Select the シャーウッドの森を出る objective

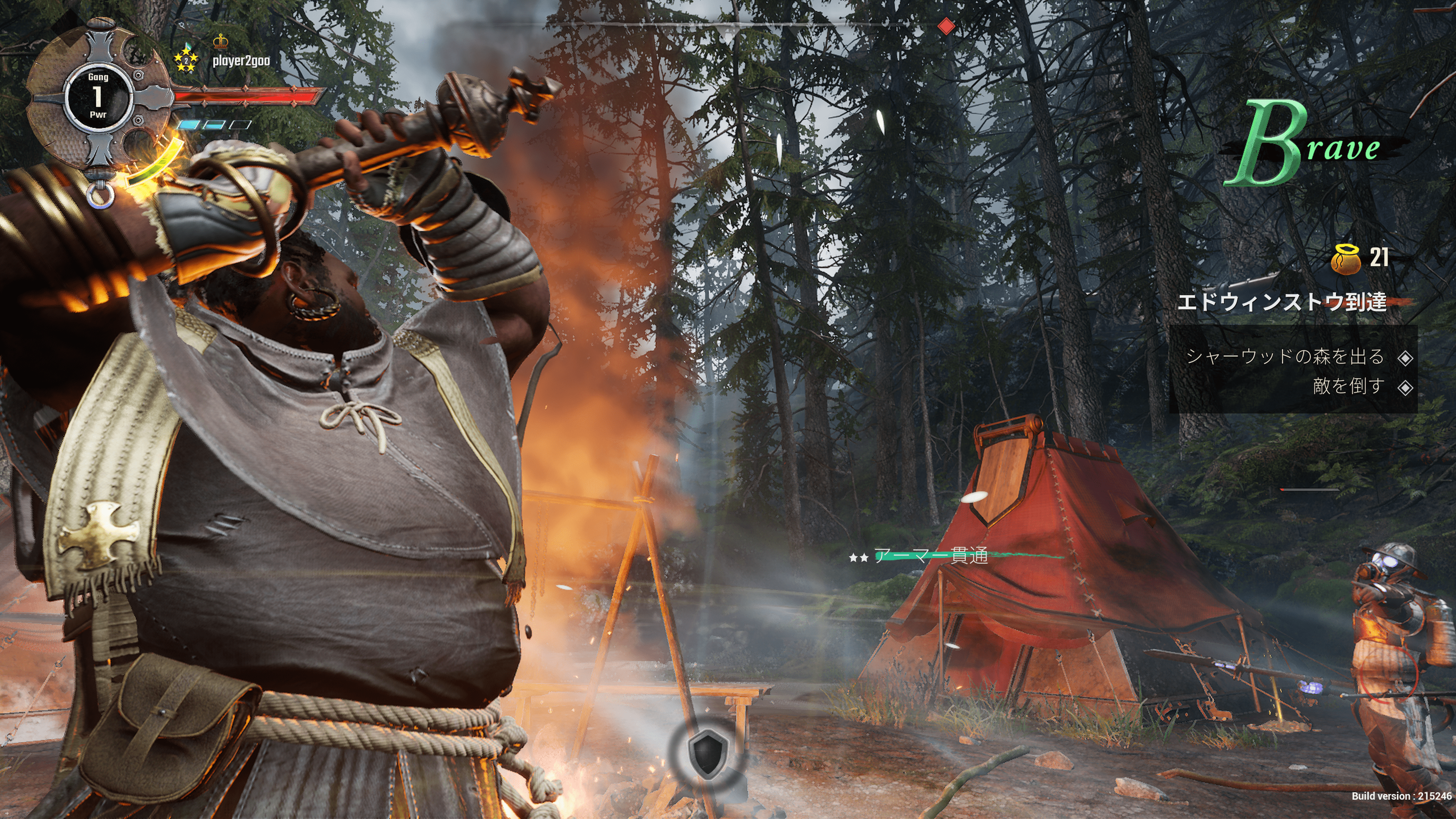[x=1284, y=357]
